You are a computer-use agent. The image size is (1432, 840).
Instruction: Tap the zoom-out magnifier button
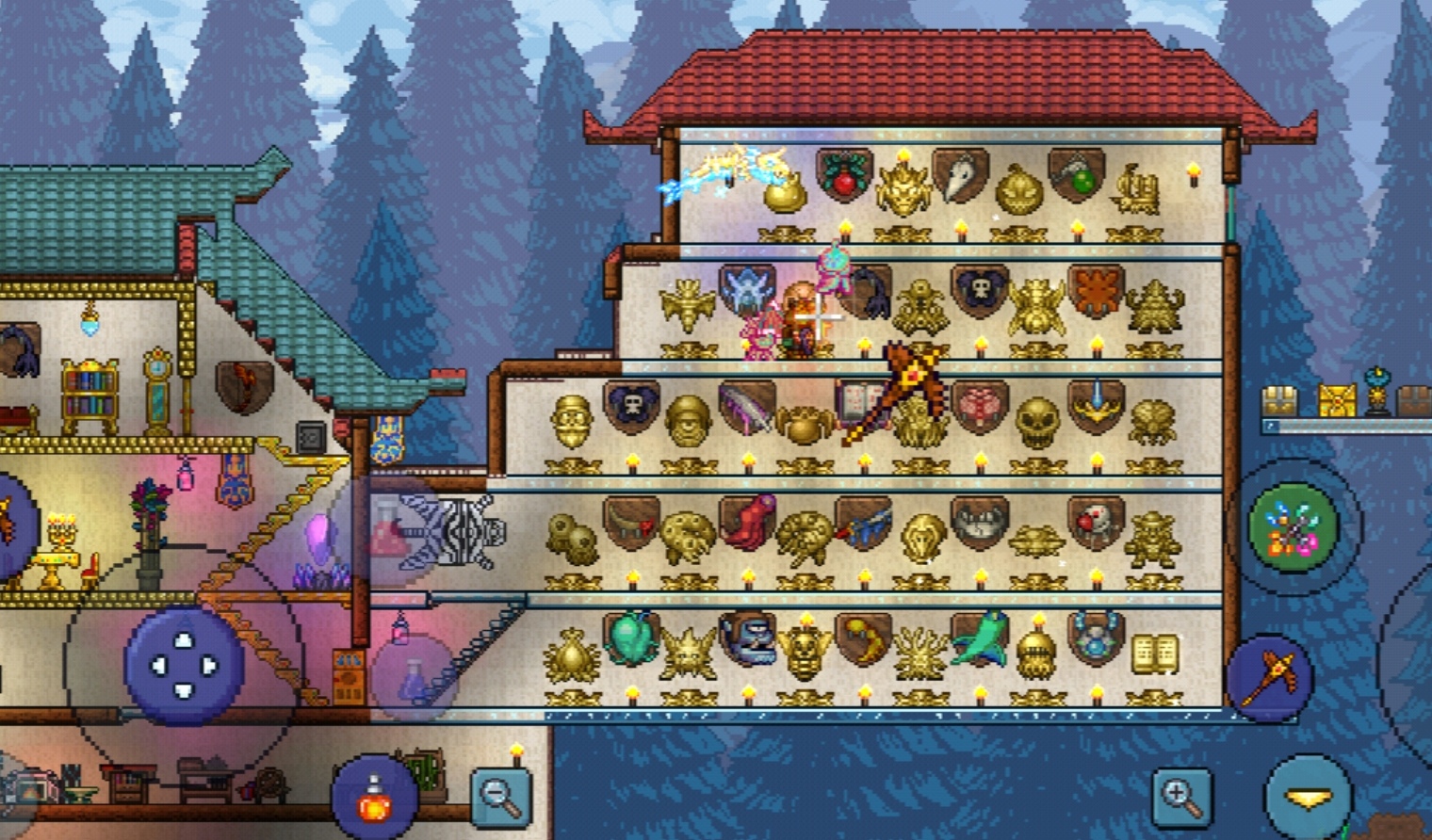pyautogui.click(x=499, y=798)
